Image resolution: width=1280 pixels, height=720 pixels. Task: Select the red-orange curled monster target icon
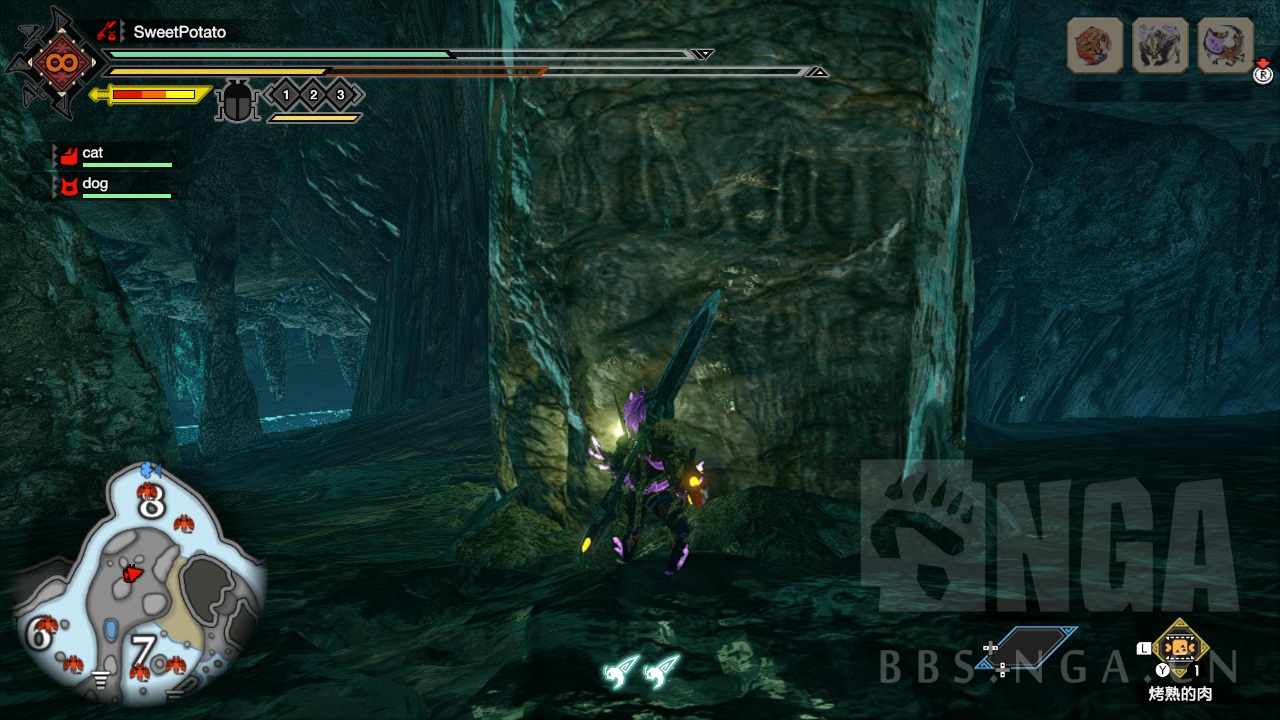pos(1094,46)
